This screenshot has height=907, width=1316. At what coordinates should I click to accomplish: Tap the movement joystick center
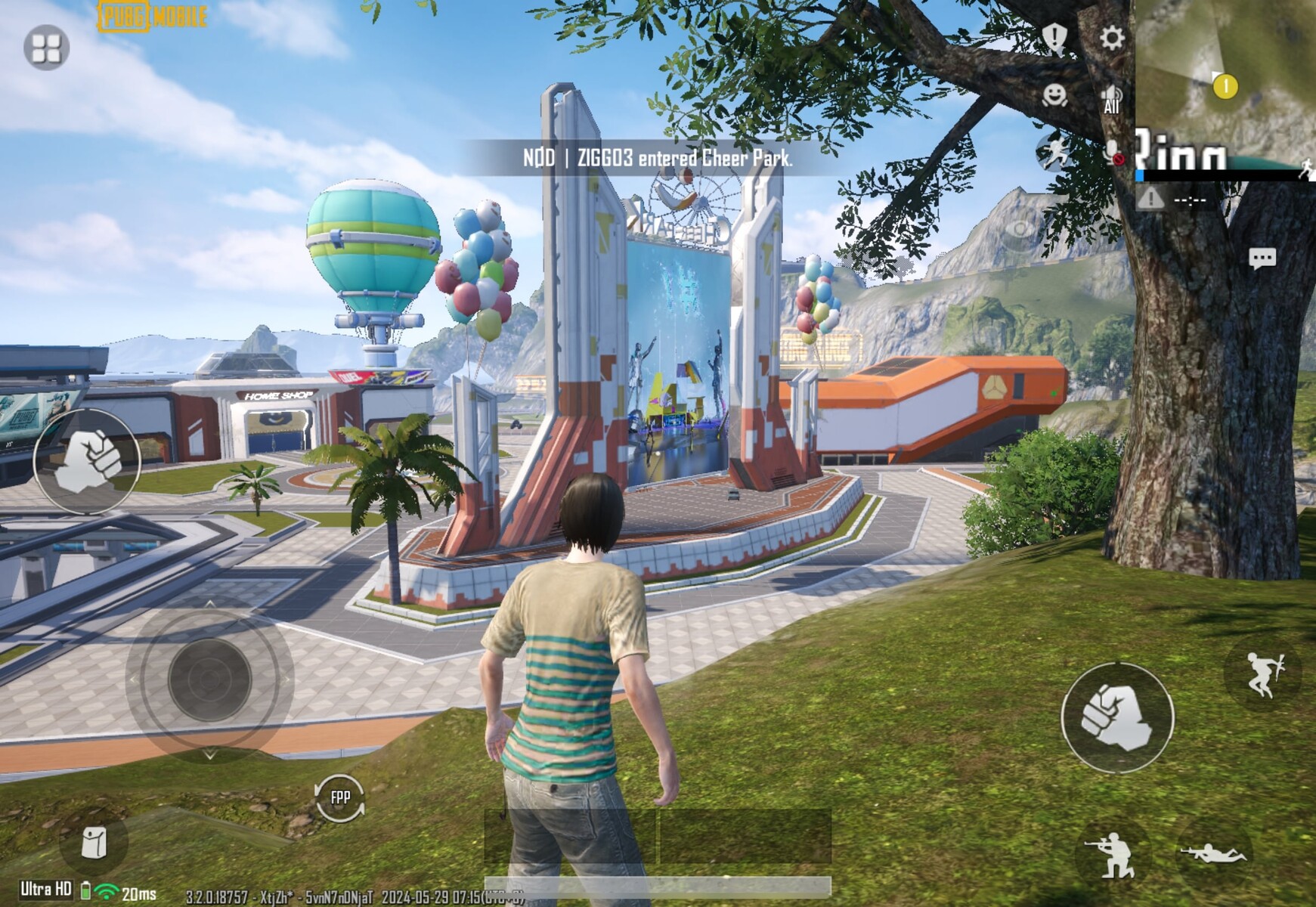209,679
